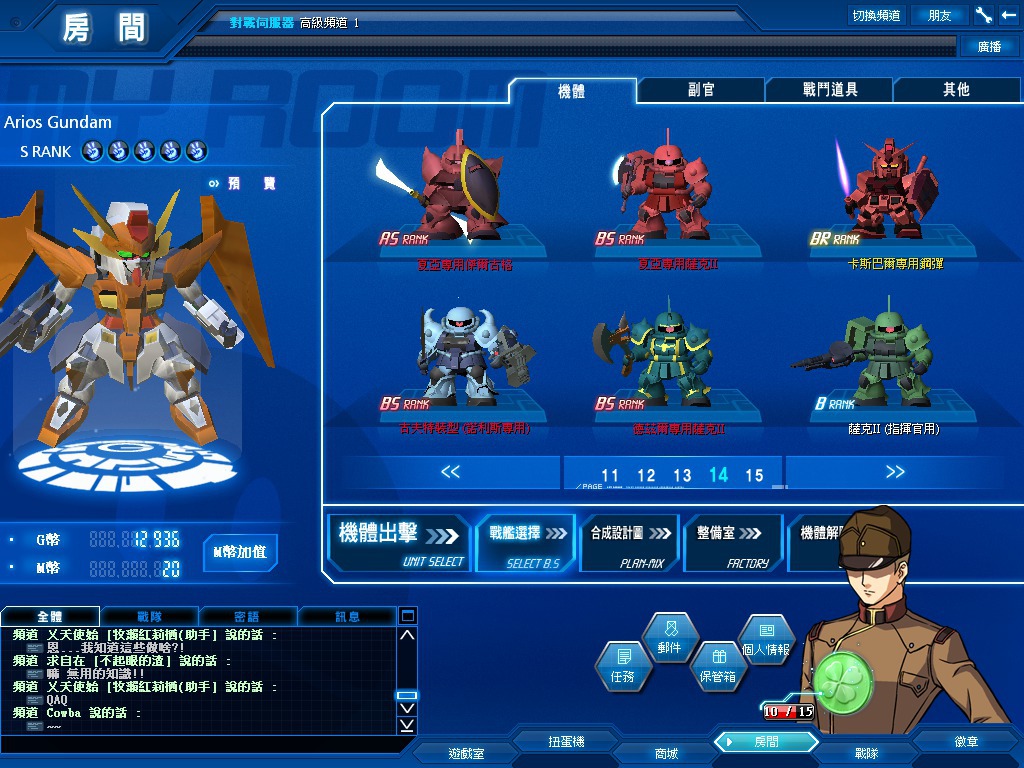
Task: Open 戰艦選擇 battleship selection
Action: coord(526,543)
